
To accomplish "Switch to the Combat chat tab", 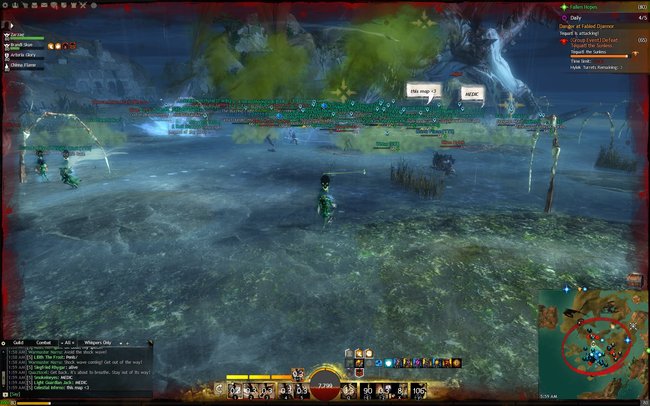I will [x=44, y=342].
